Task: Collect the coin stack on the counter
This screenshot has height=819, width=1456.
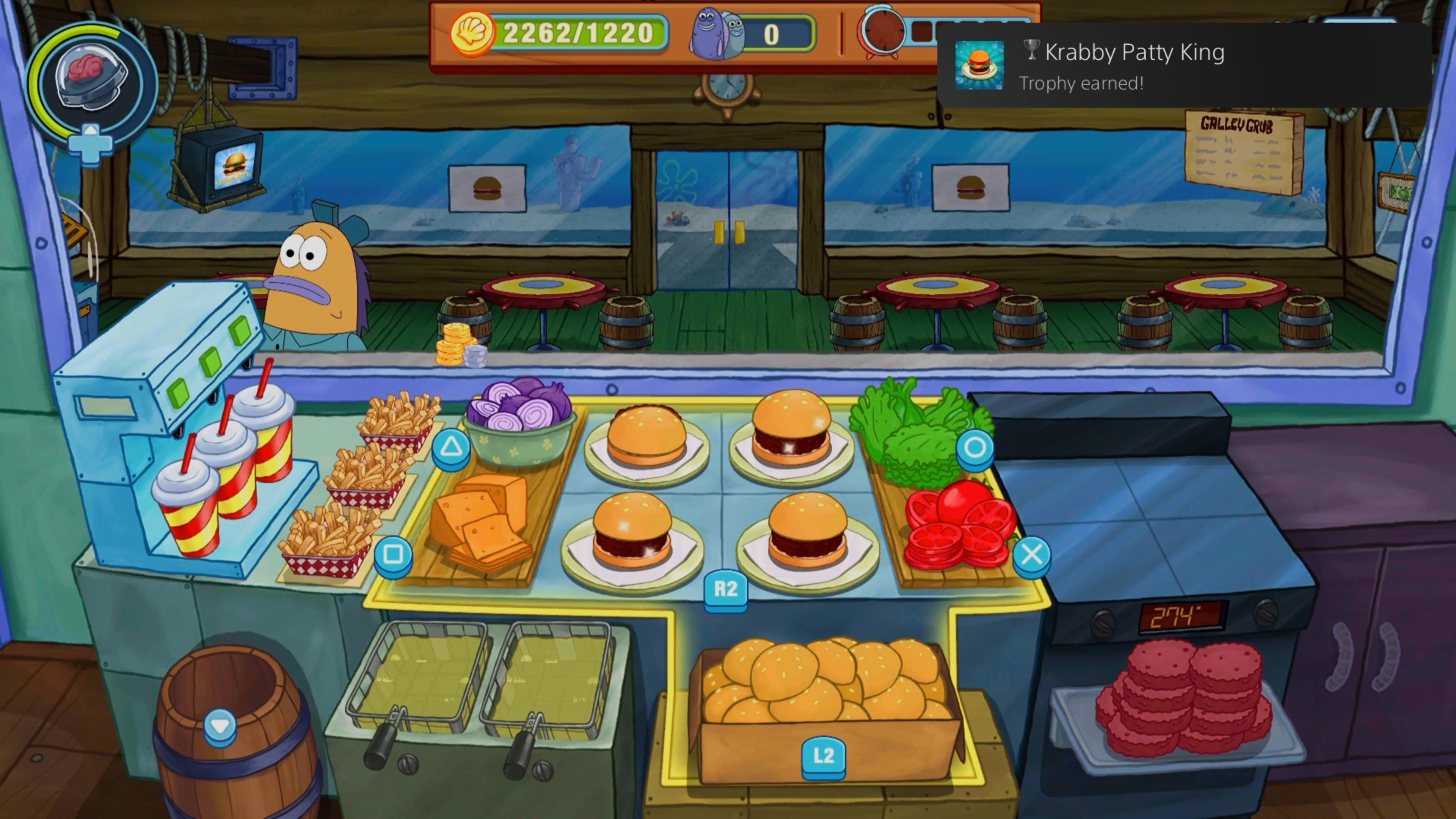Action: (458, 345)
